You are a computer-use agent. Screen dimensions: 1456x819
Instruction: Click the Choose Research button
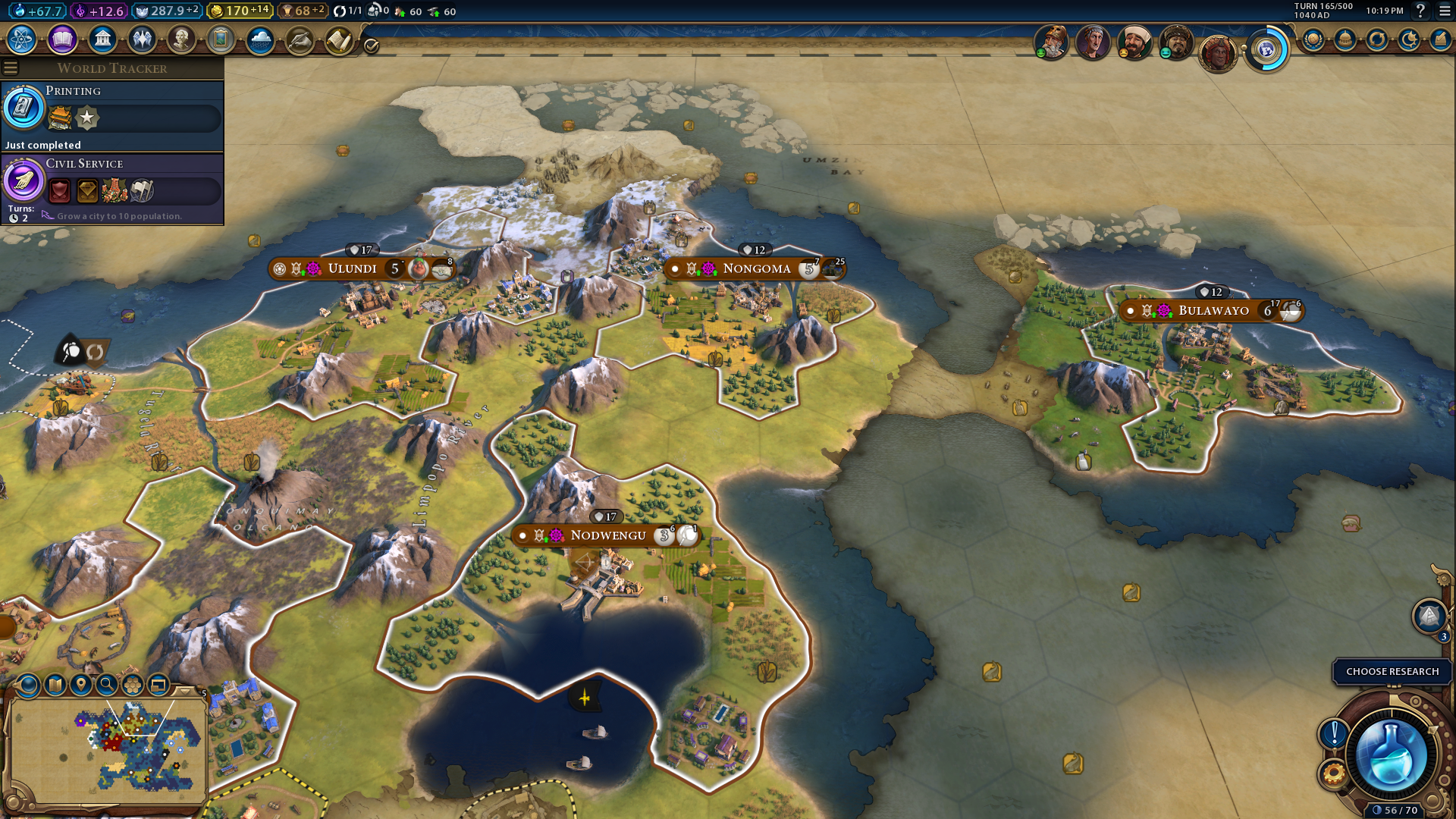1392,671
